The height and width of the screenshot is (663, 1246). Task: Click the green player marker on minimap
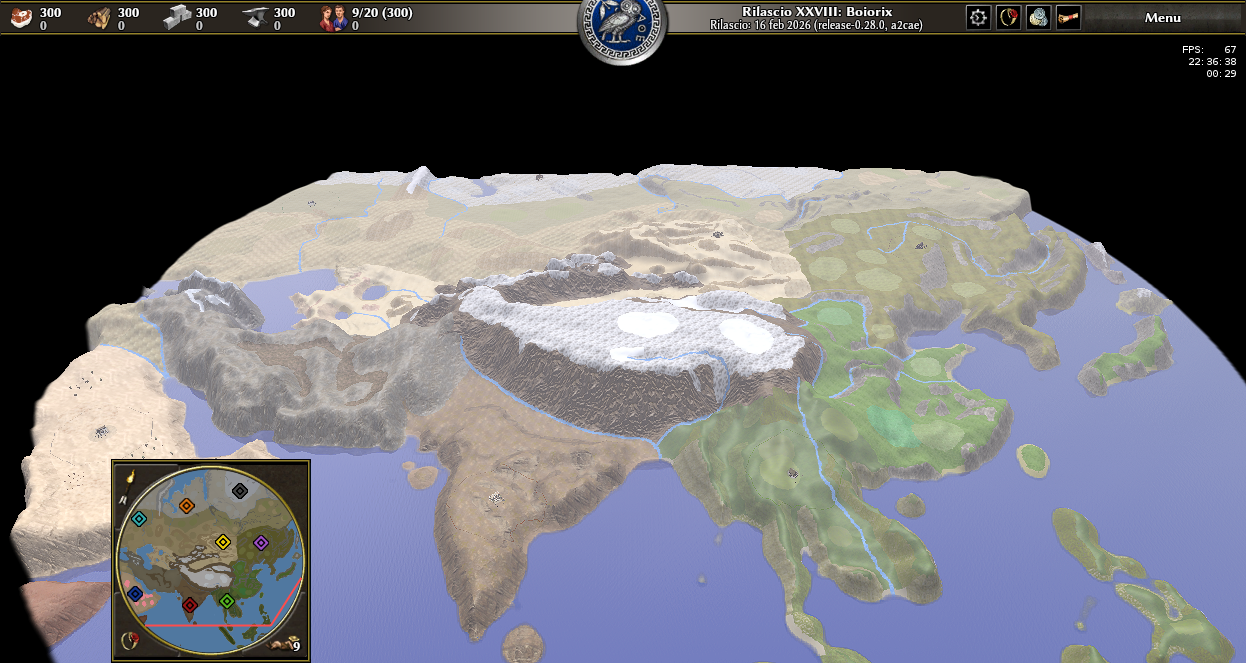[227, 601]
